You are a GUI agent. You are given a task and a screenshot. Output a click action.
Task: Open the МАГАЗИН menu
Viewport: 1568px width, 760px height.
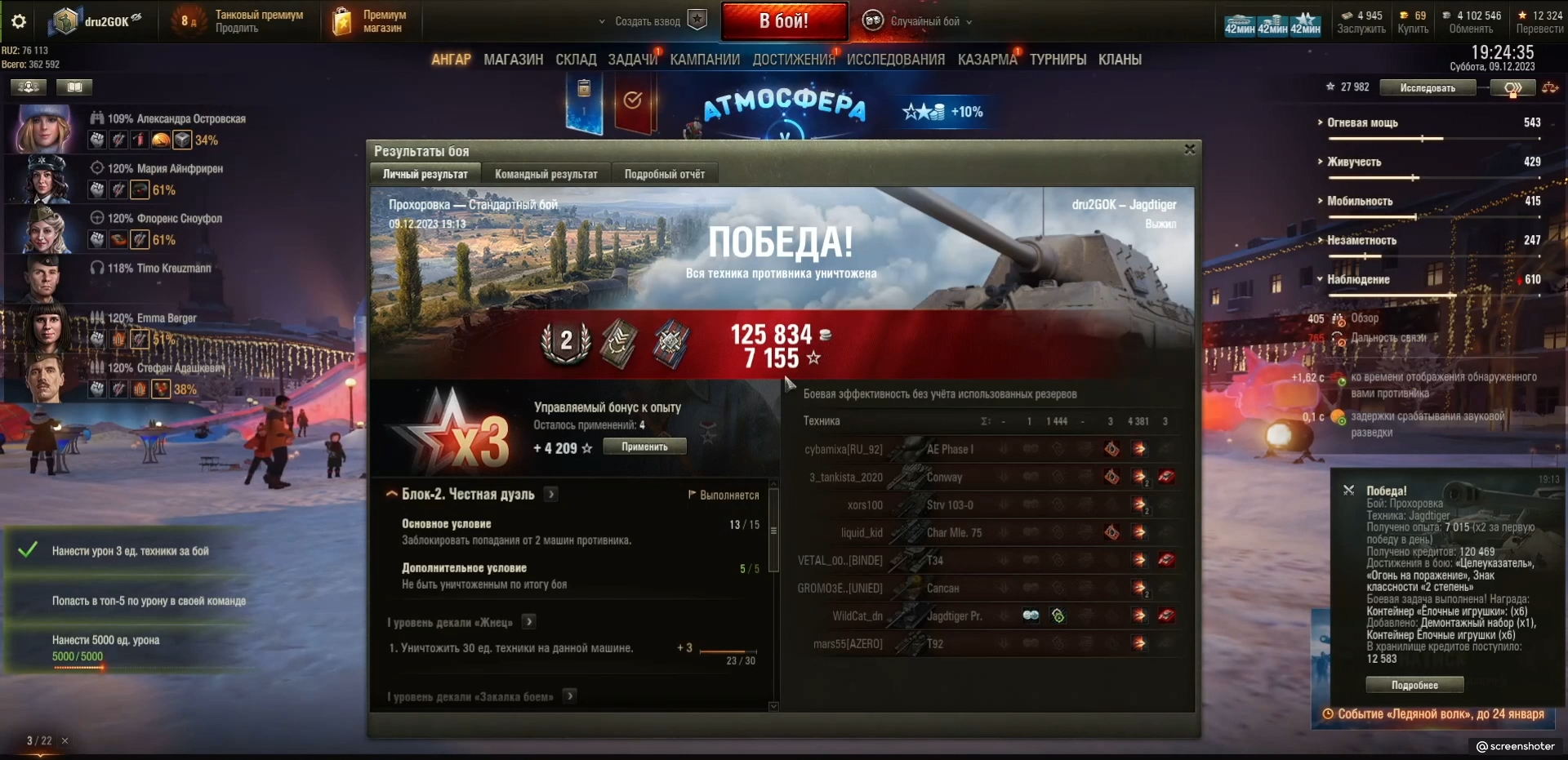[x=513, y=60]
